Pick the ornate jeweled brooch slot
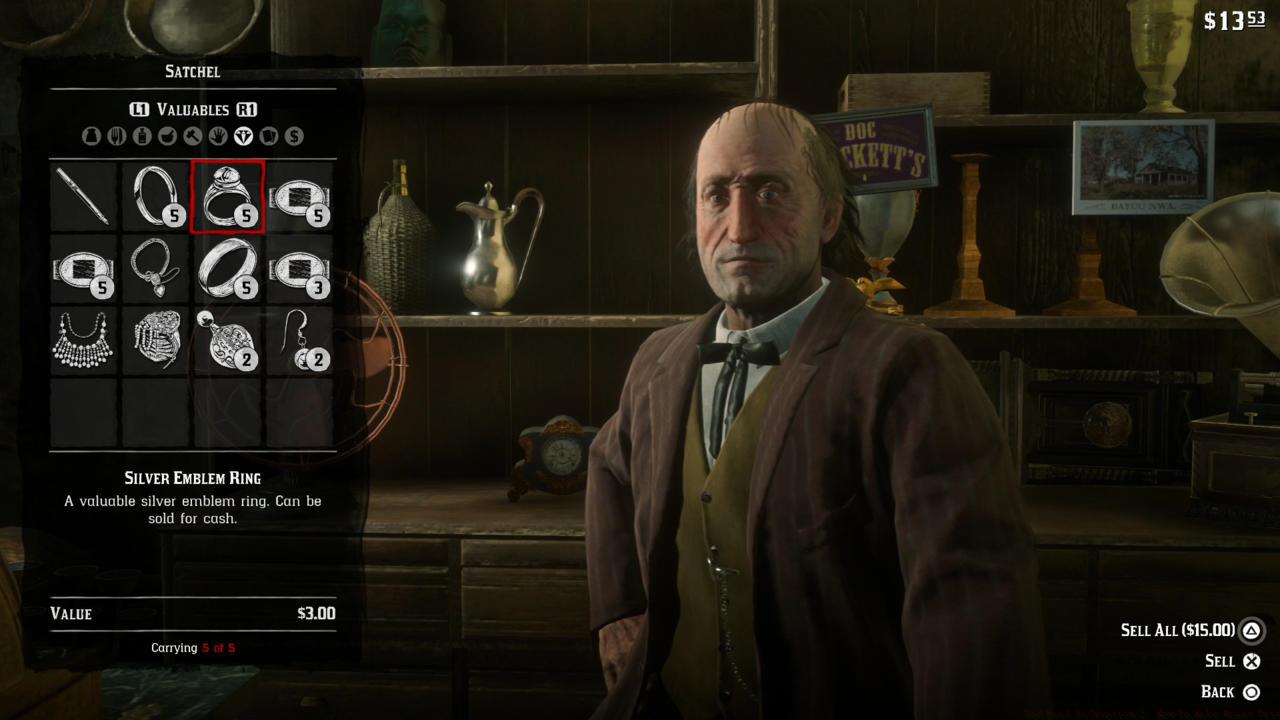Image resolution: width=1280 pixels, height=720 pixels. (156, 341)
